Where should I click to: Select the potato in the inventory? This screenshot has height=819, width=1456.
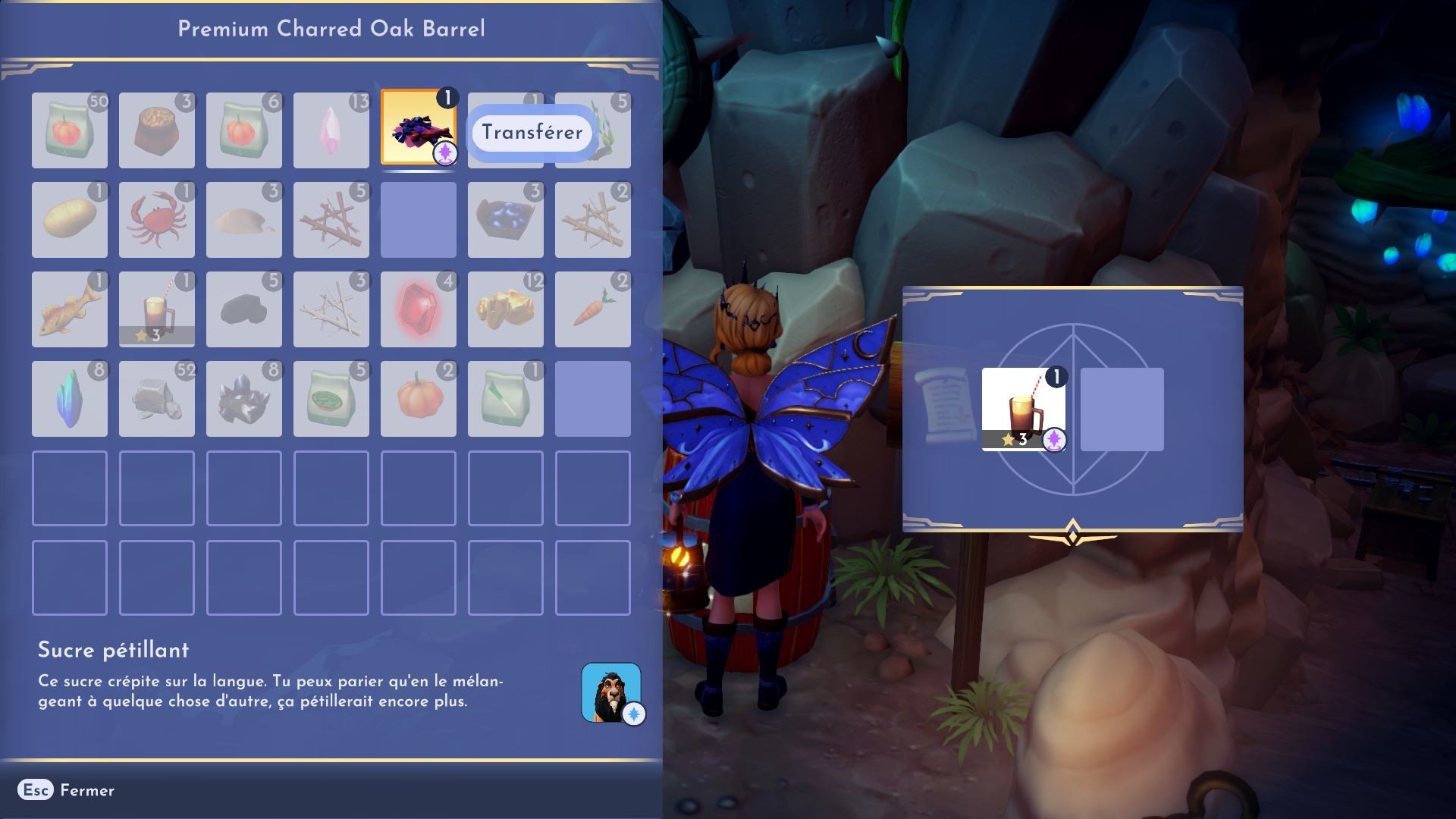pos(69,220)
